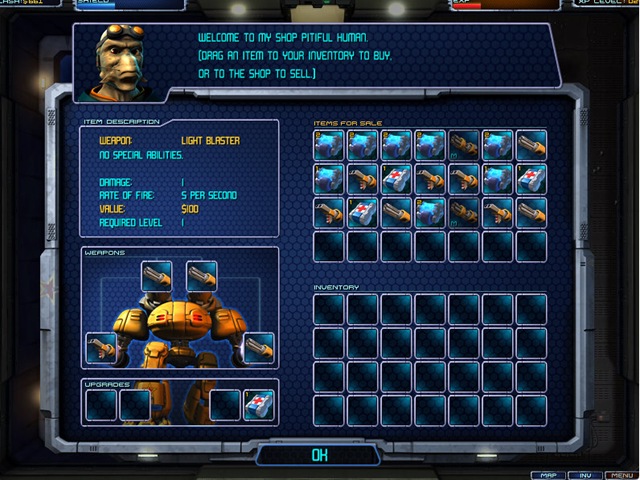Confirm and leave shop with OK
This screenshot has height=480, width=640.
click(319, 454)
